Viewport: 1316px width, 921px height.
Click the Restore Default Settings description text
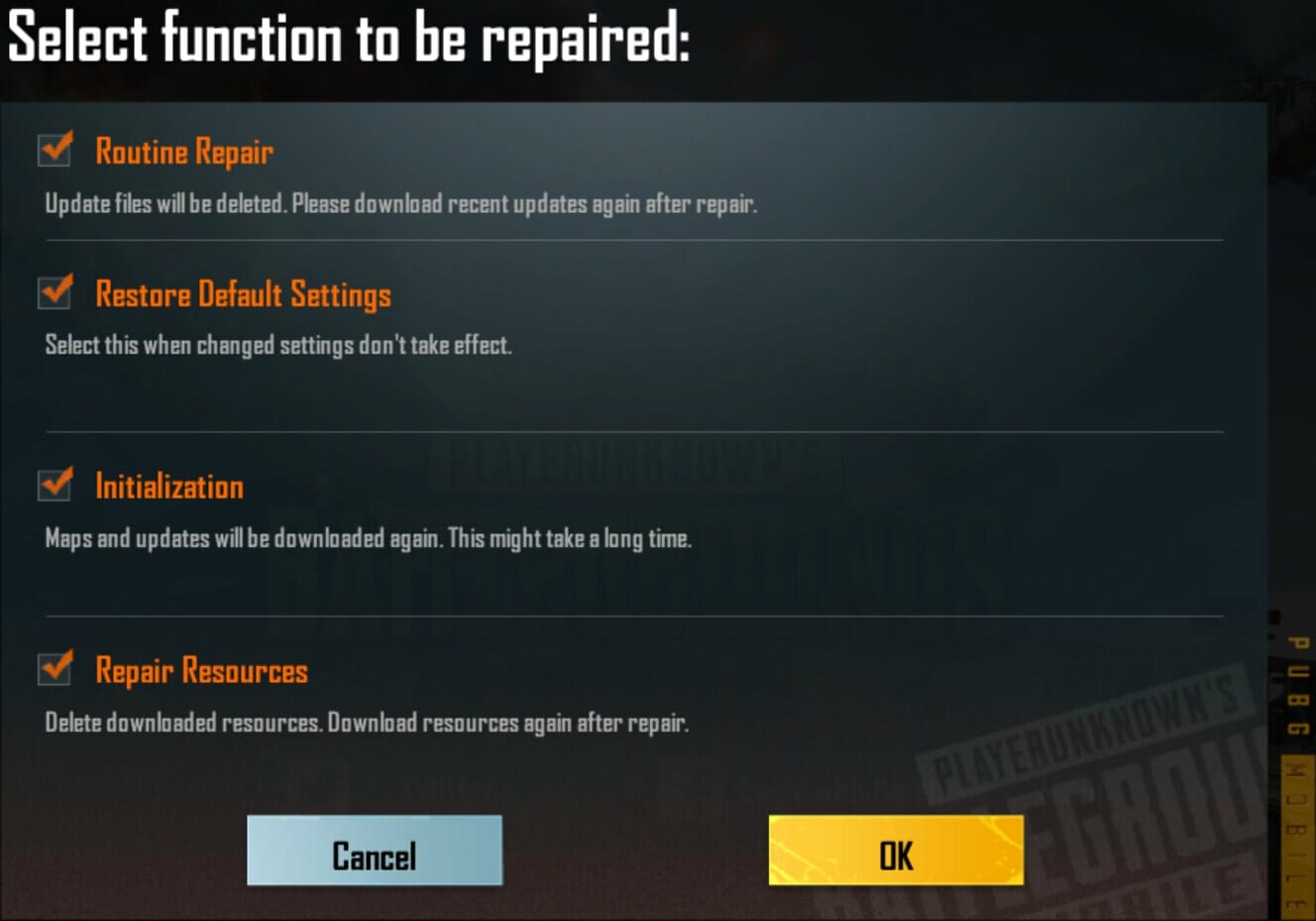click(x=277, y=345)
